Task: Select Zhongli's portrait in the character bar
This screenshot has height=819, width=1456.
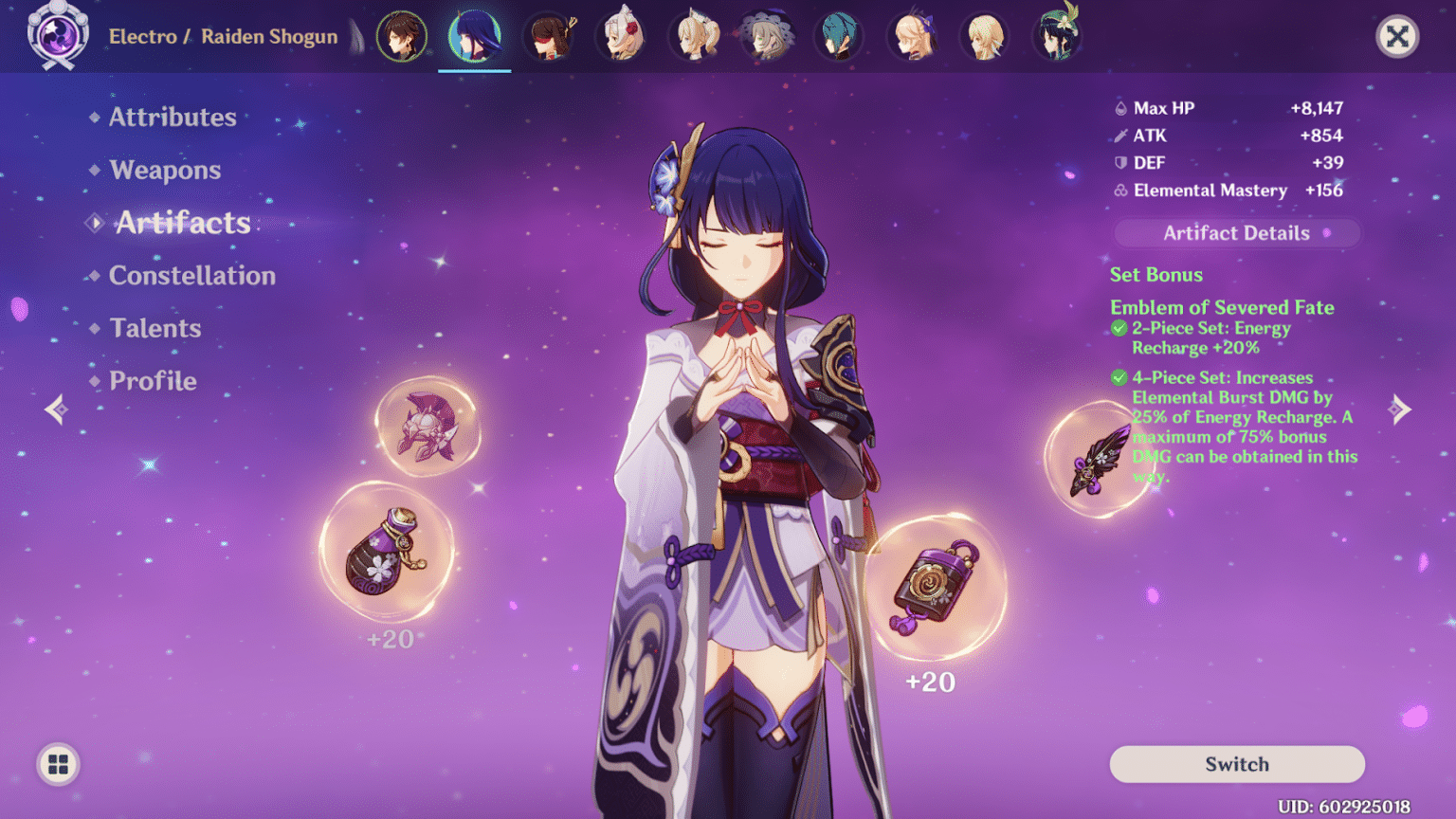Action: pos(401,37)
